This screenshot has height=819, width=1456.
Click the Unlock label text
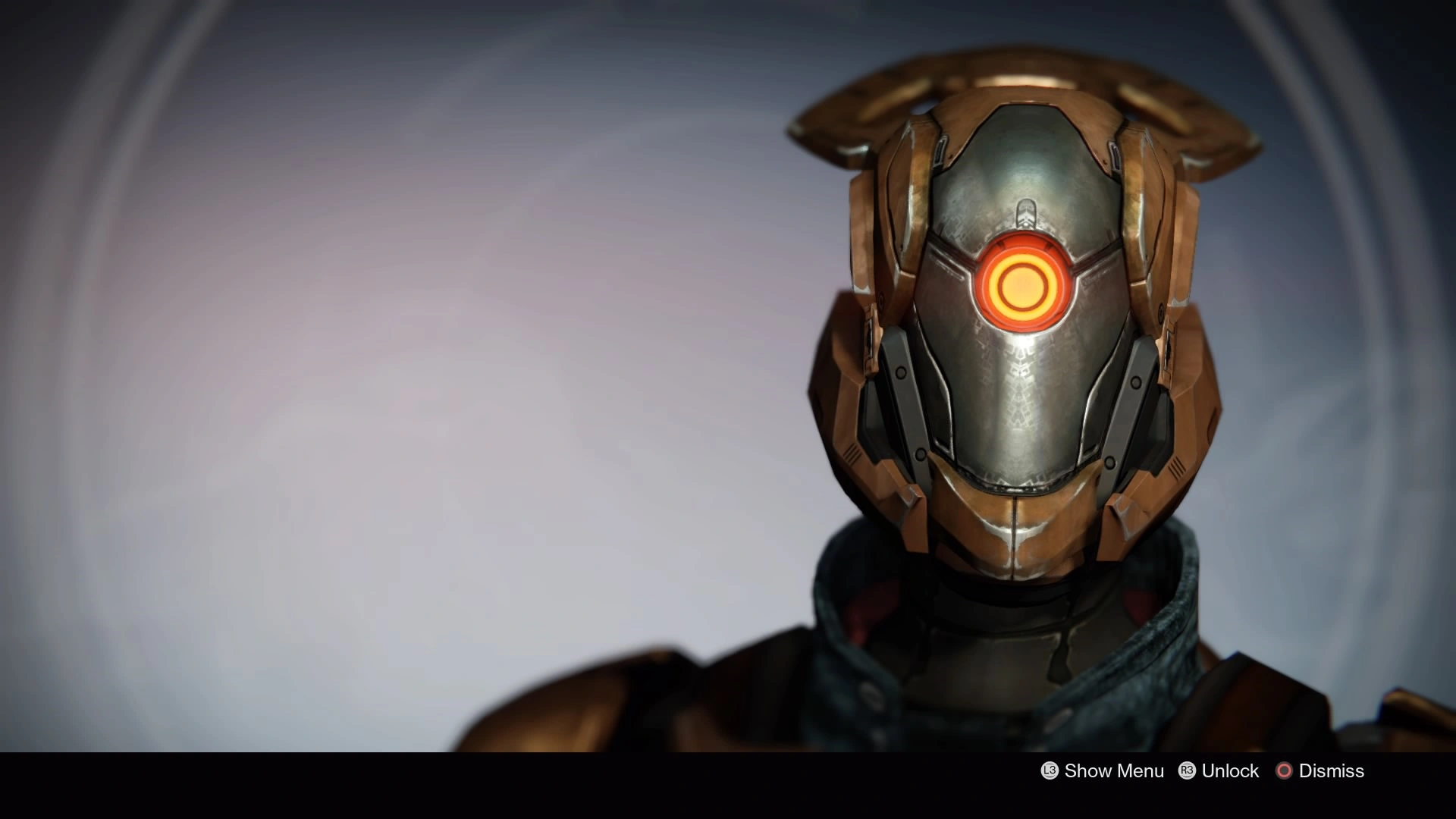[x=1231, y=771]
